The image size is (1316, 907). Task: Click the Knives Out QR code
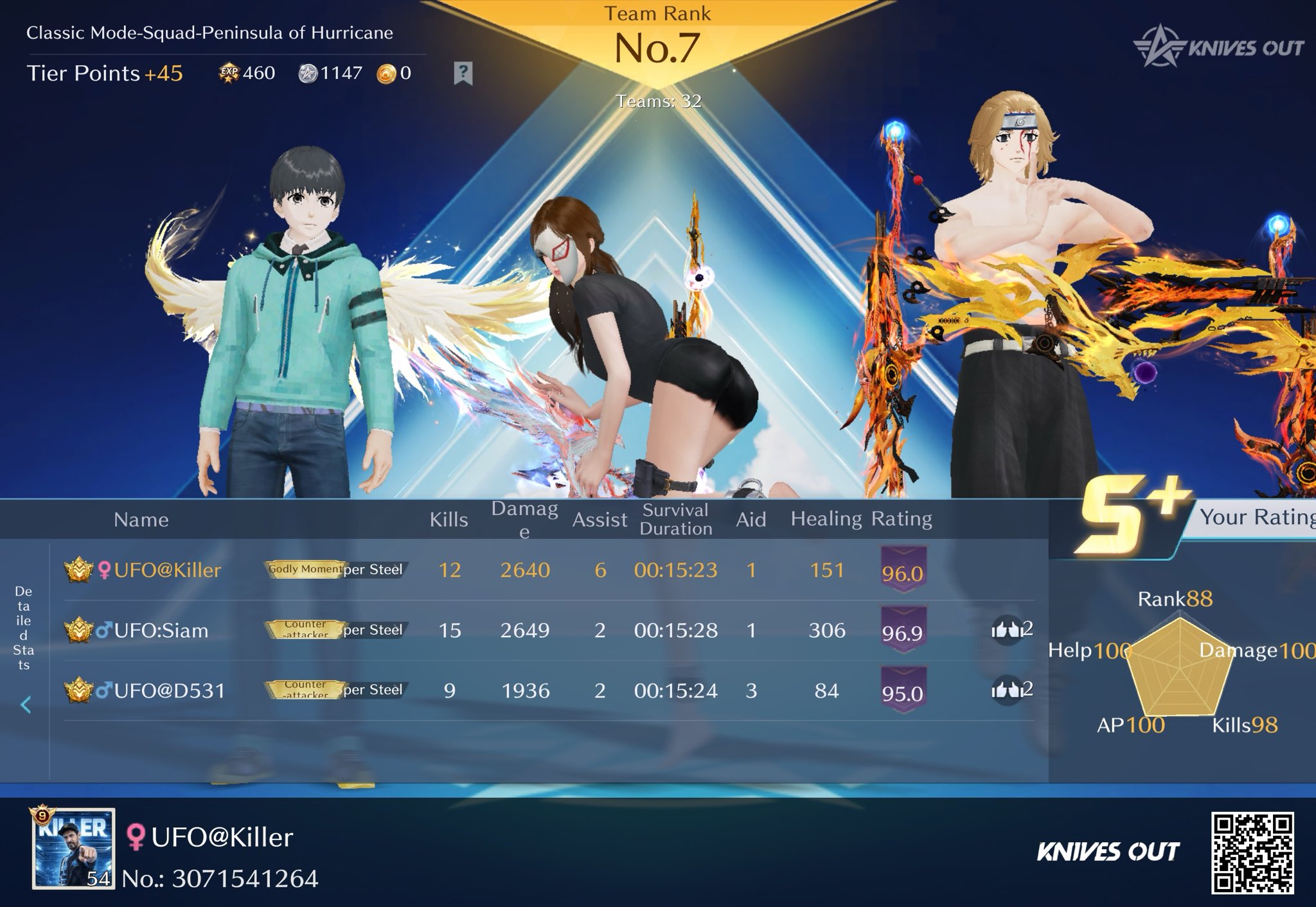point(1252,852)
